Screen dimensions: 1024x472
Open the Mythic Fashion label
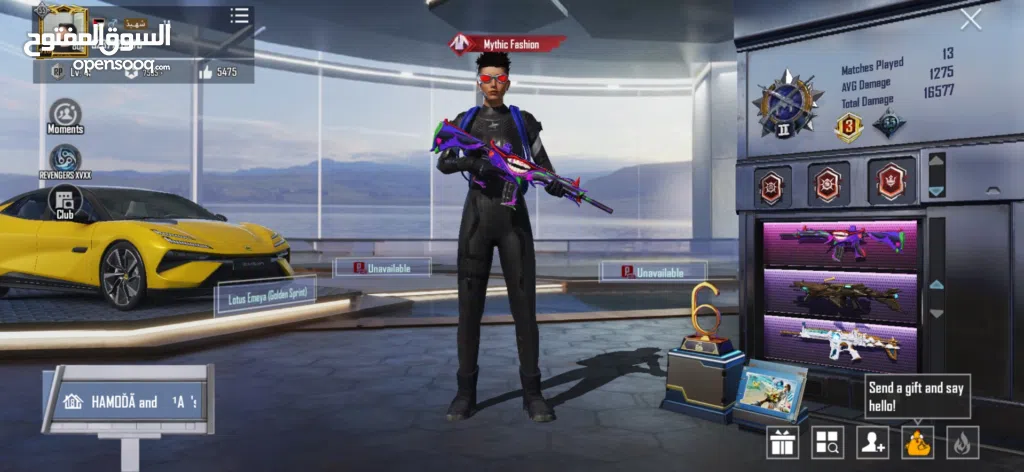click(x=507, y=44)
